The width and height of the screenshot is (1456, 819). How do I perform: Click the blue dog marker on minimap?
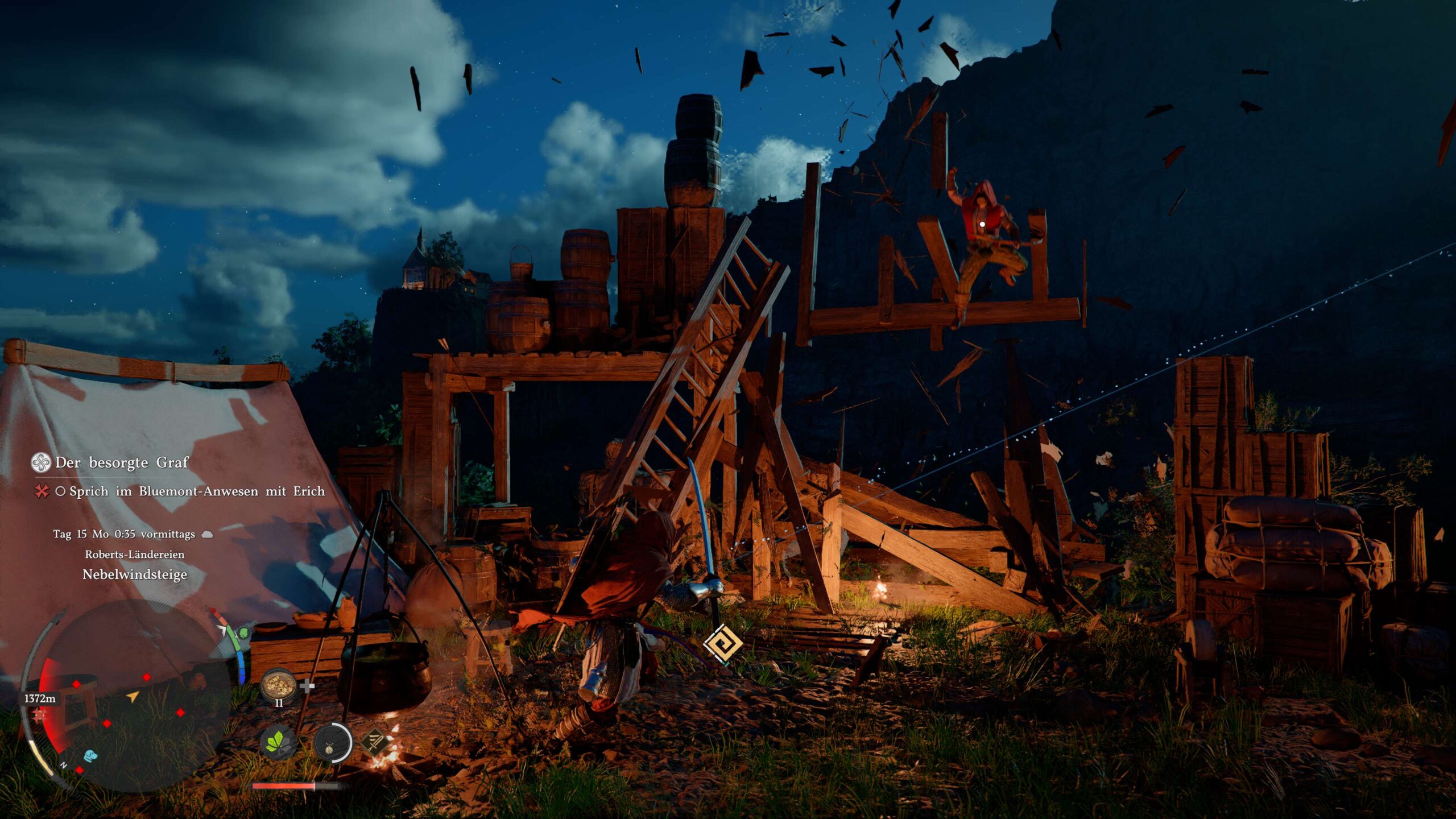(x=90, y=755)
